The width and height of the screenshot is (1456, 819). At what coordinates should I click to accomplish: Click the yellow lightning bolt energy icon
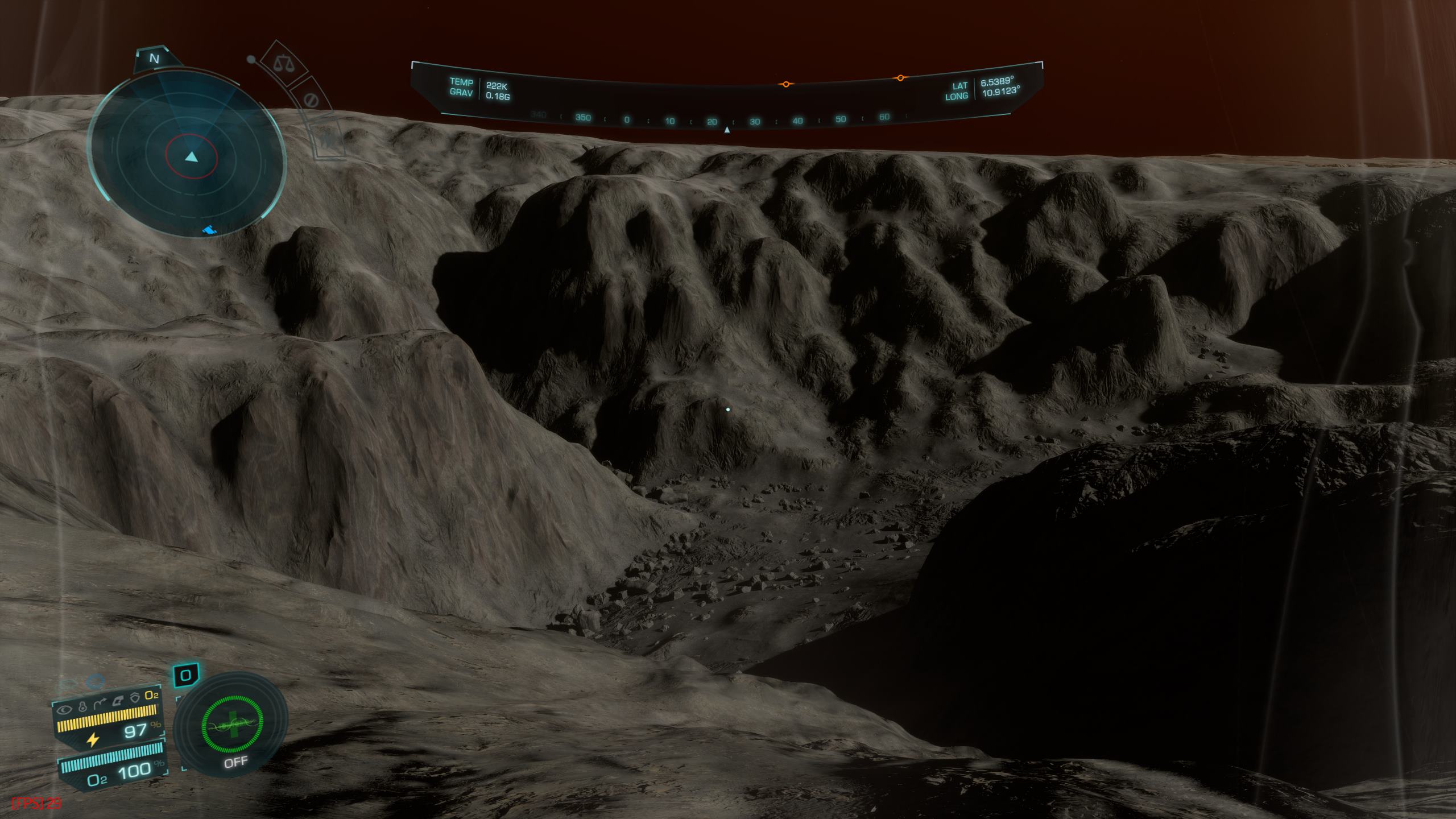click(x=93, y=739)
